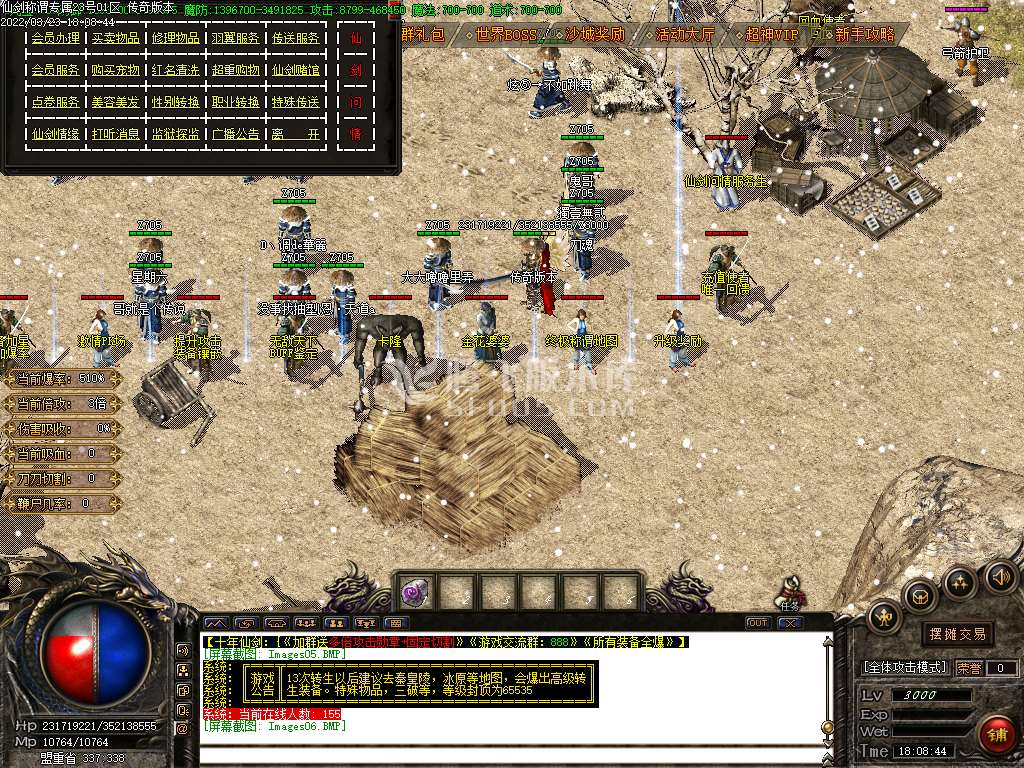Choose 买卖物品 in the NPC menu

[115, 39]
